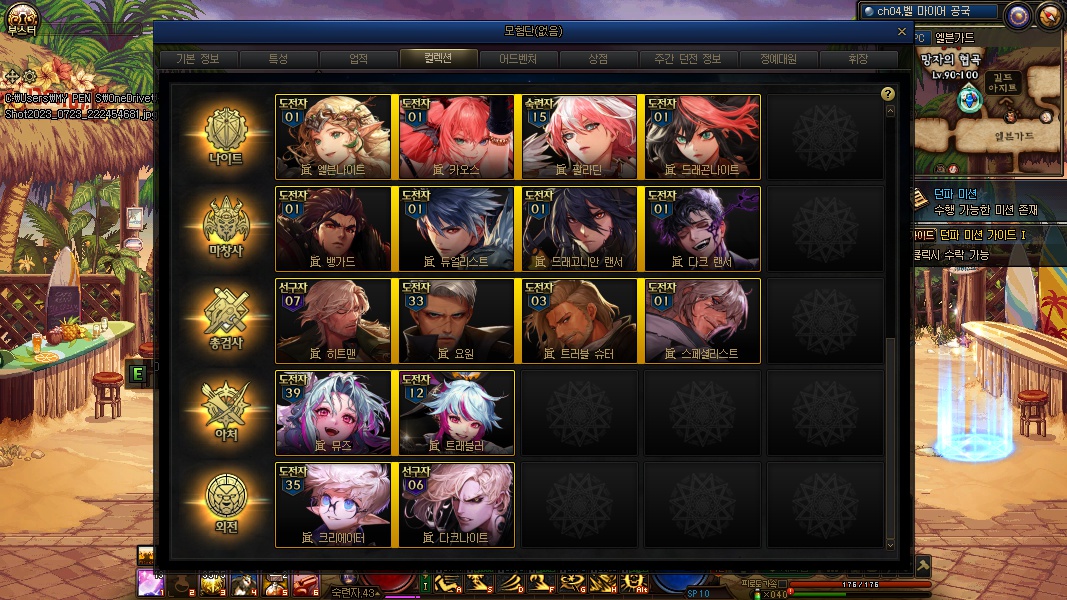Choose the 트러블 슈터 character card
1067x600 pixels.
click(580, 321)
